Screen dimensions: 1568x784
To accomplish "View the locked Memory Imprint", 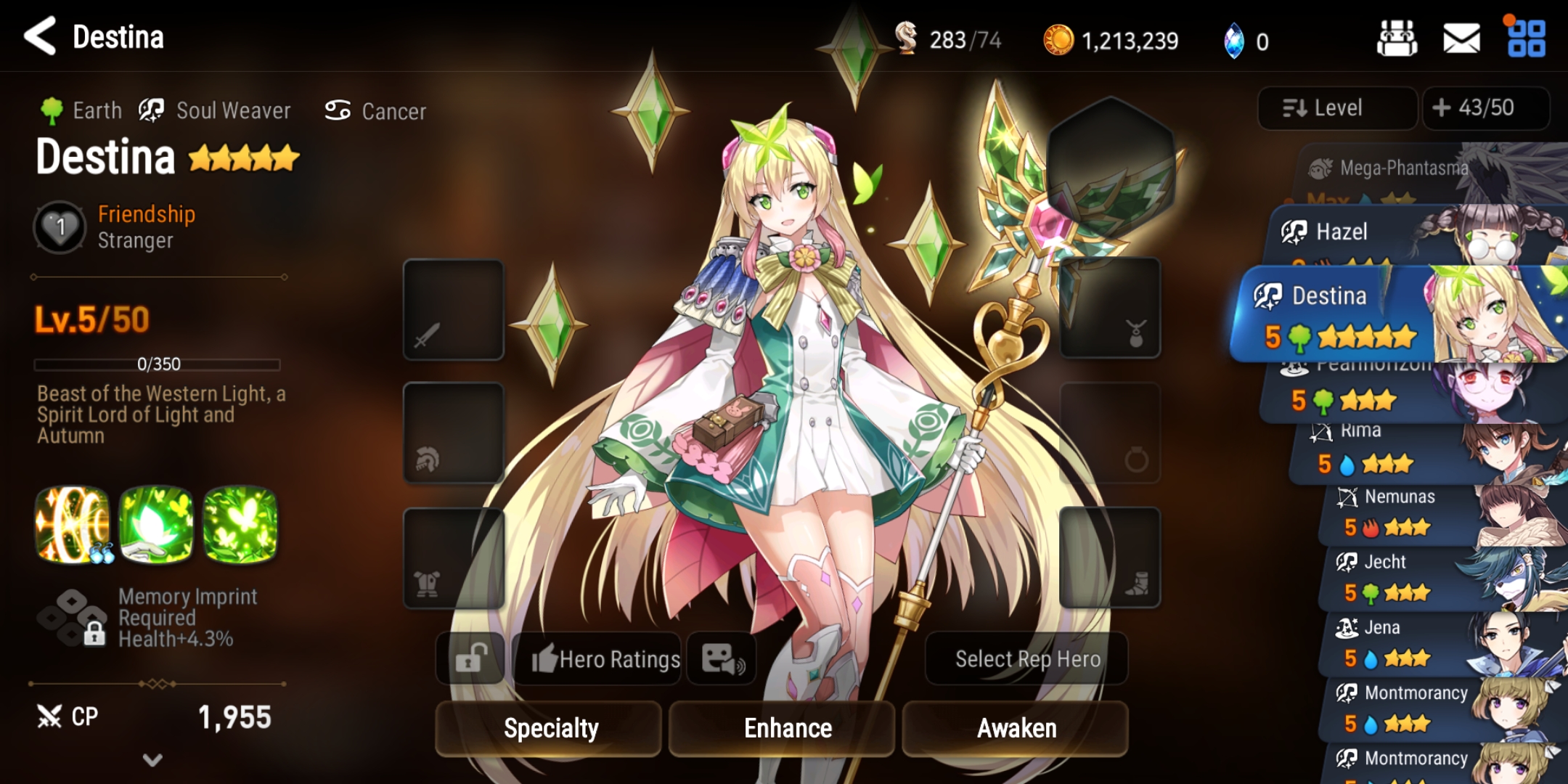I will (x=73, y=618).
